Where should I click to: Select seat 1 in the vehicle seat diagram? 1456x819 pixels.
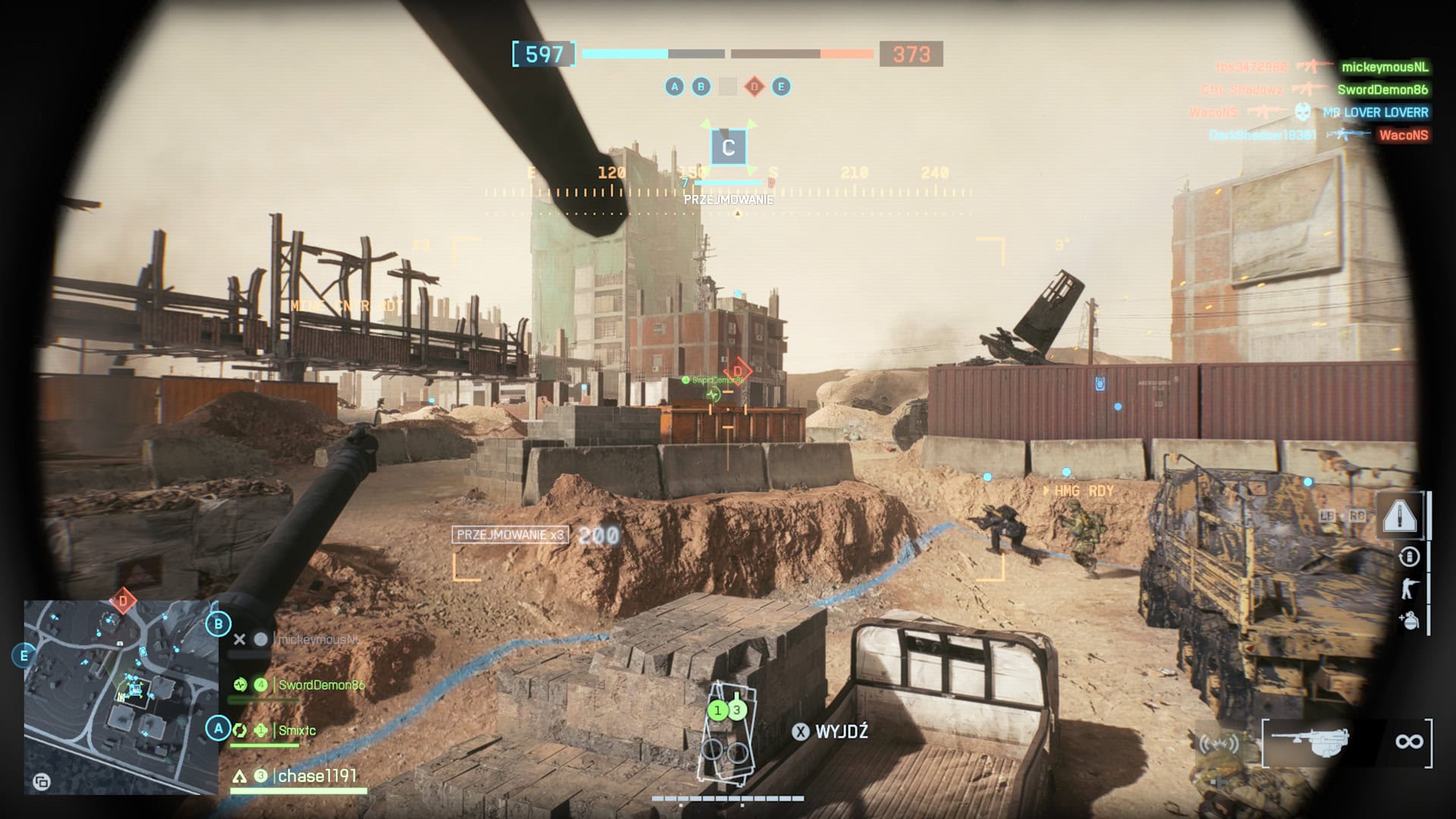[x=718, y=711]
